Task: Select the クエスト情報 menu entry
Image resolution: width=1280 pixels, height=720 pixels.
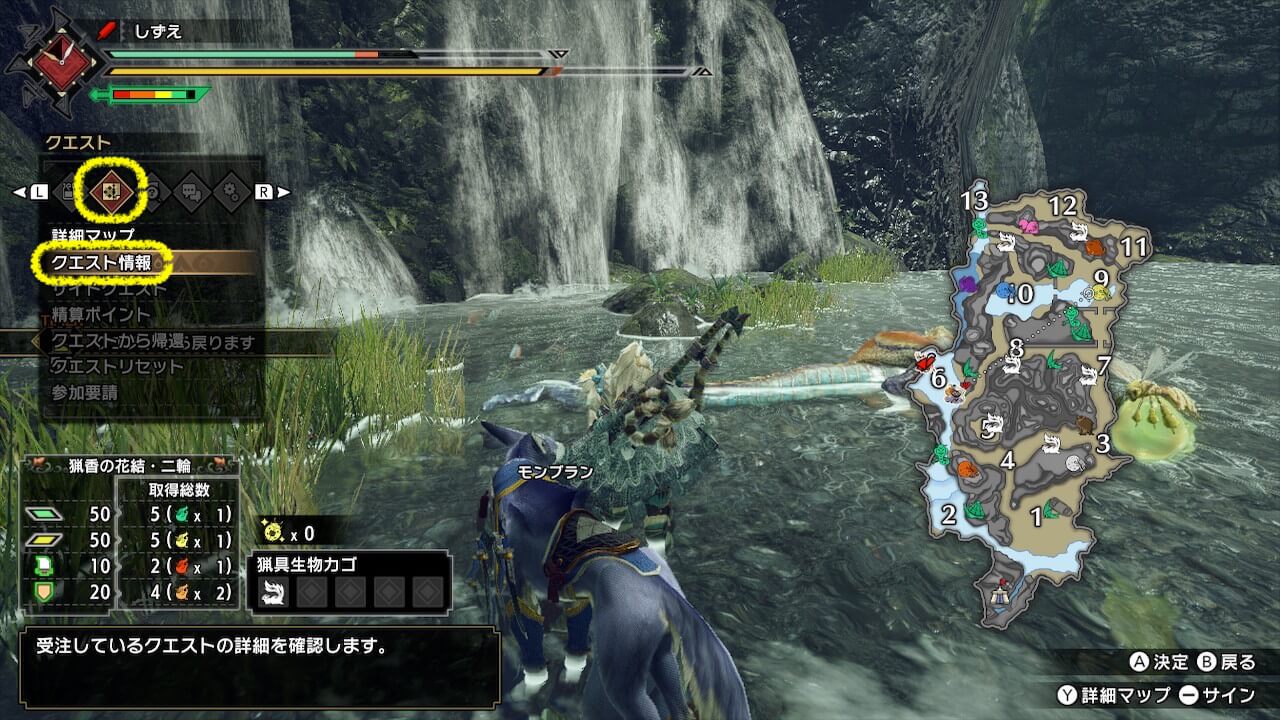Action: click(x=101, y=263)
